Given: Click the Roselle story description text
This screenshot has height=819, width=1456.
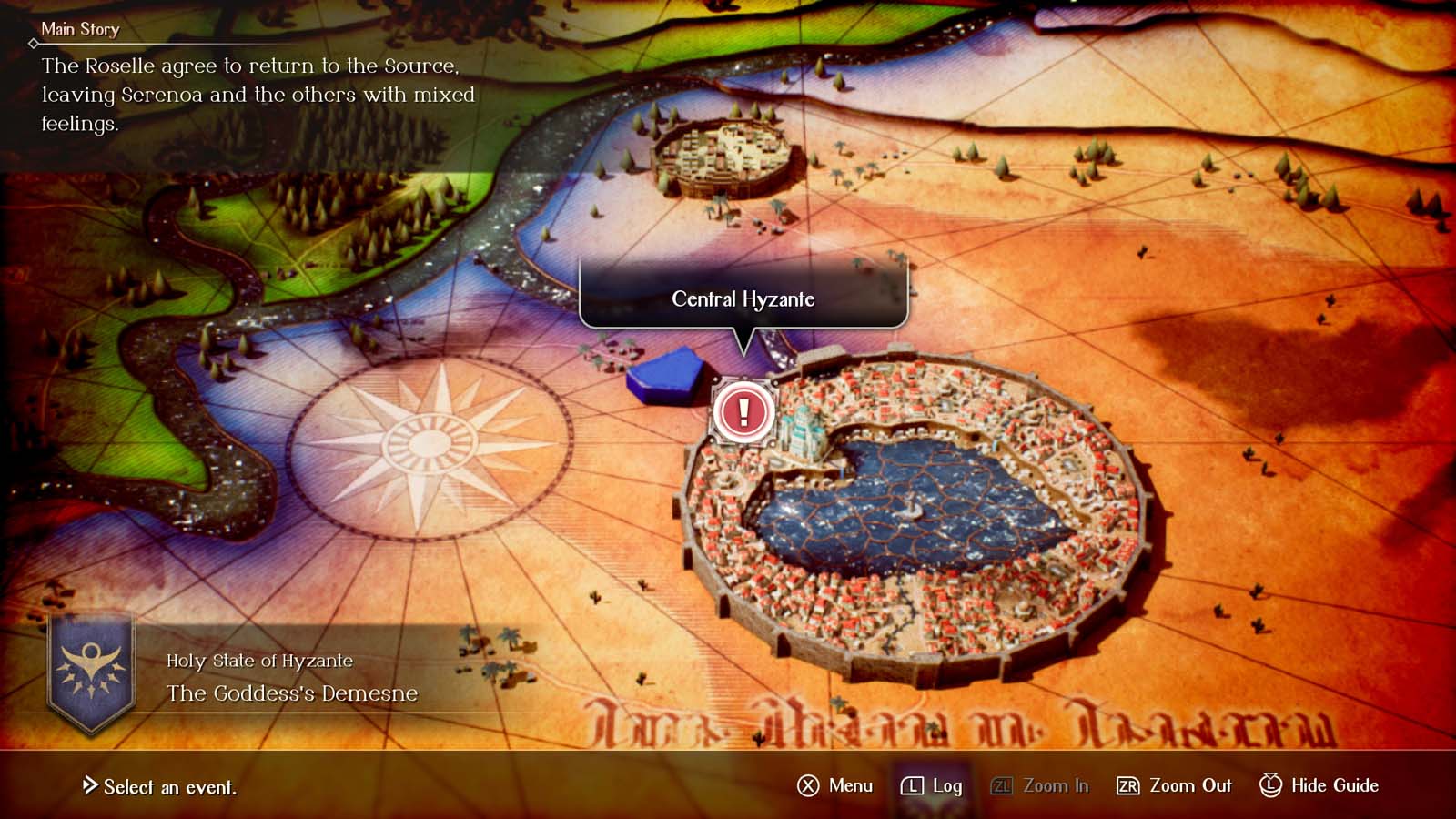Looking at the screenshot, I should [x=255, y=95].
